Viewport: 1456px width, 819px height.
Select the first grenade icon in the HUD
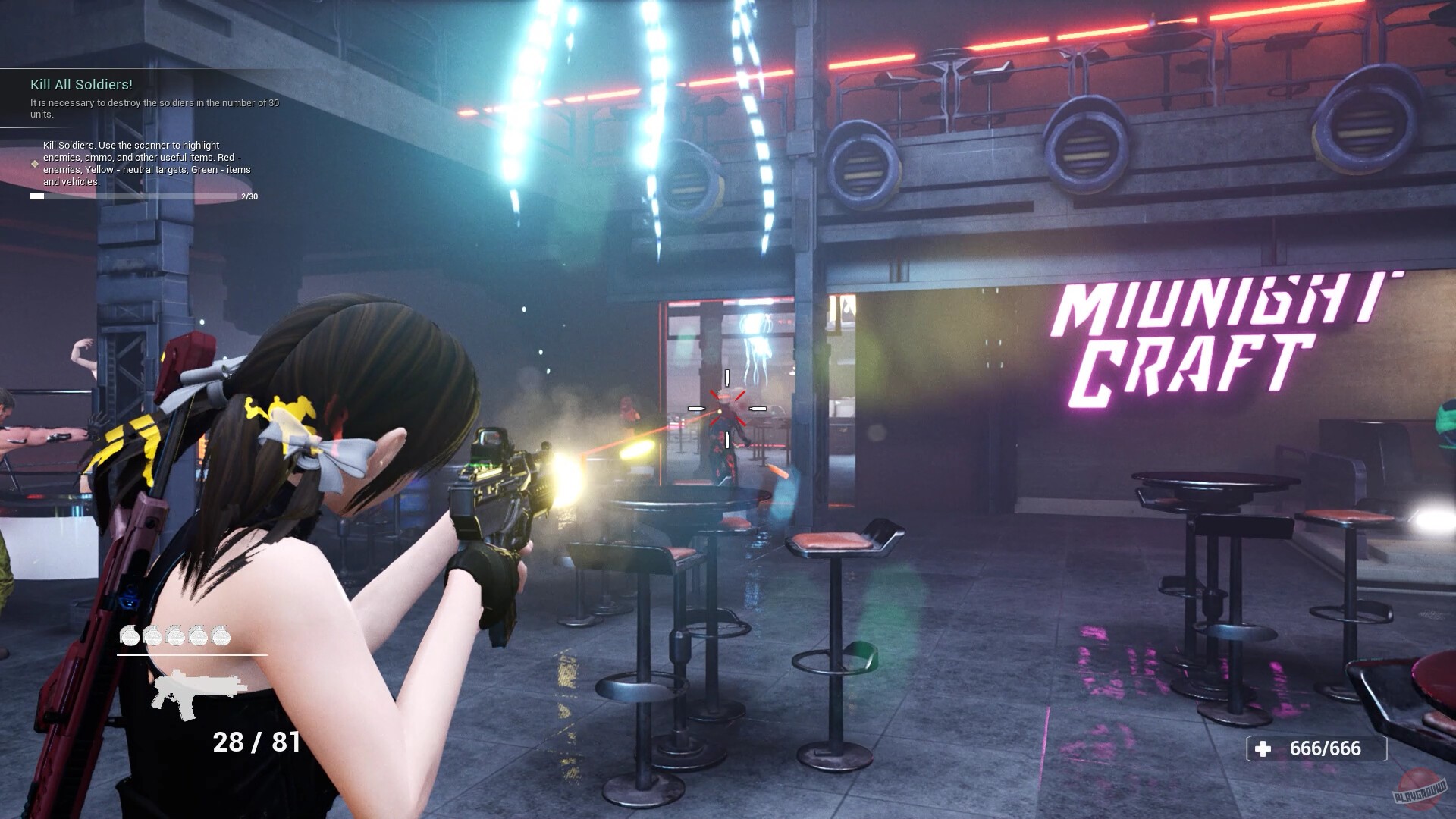130,635
